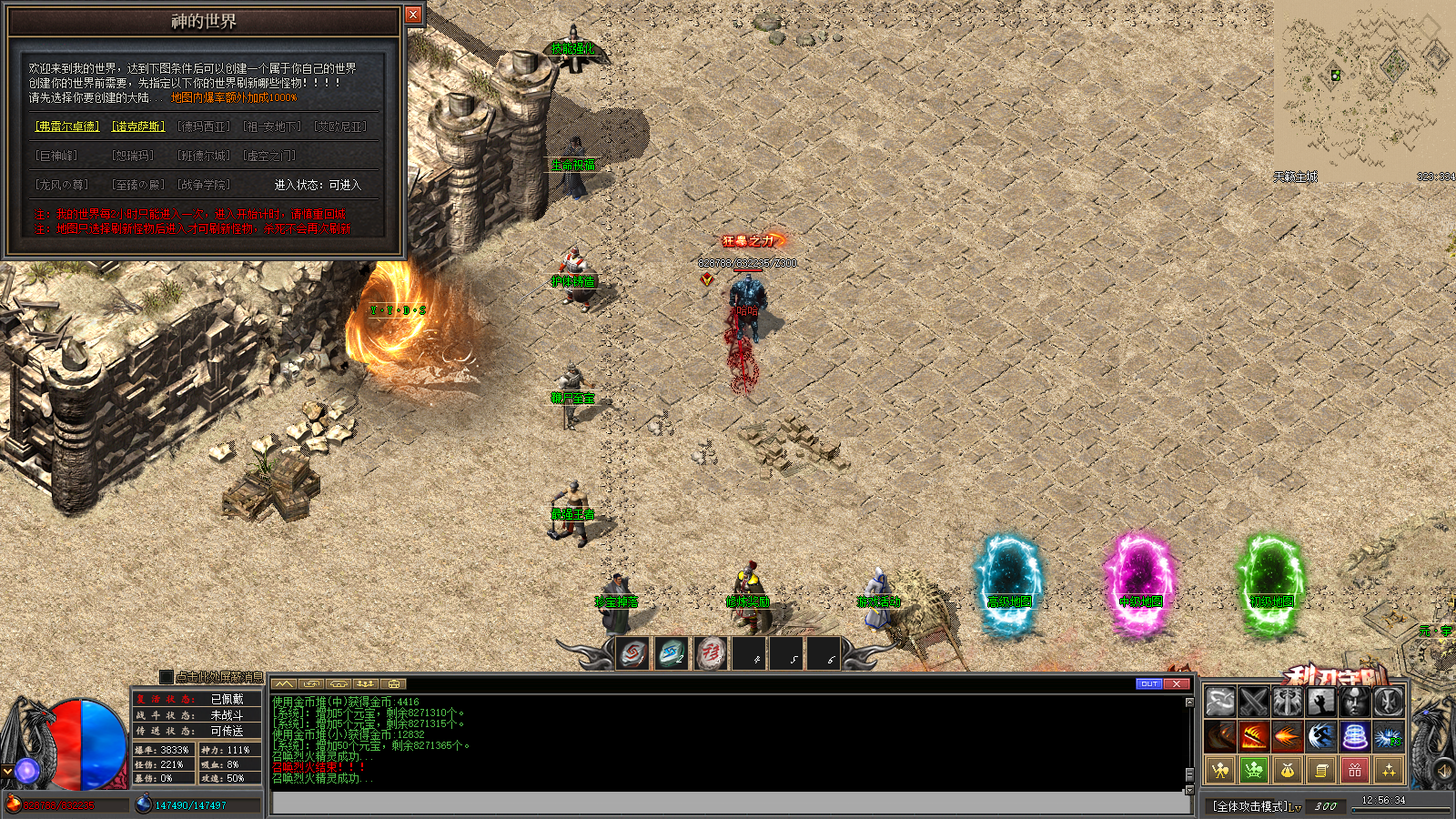Open the red gift box panel
The image size is (1456, 819).
(x=1354, y=770)
